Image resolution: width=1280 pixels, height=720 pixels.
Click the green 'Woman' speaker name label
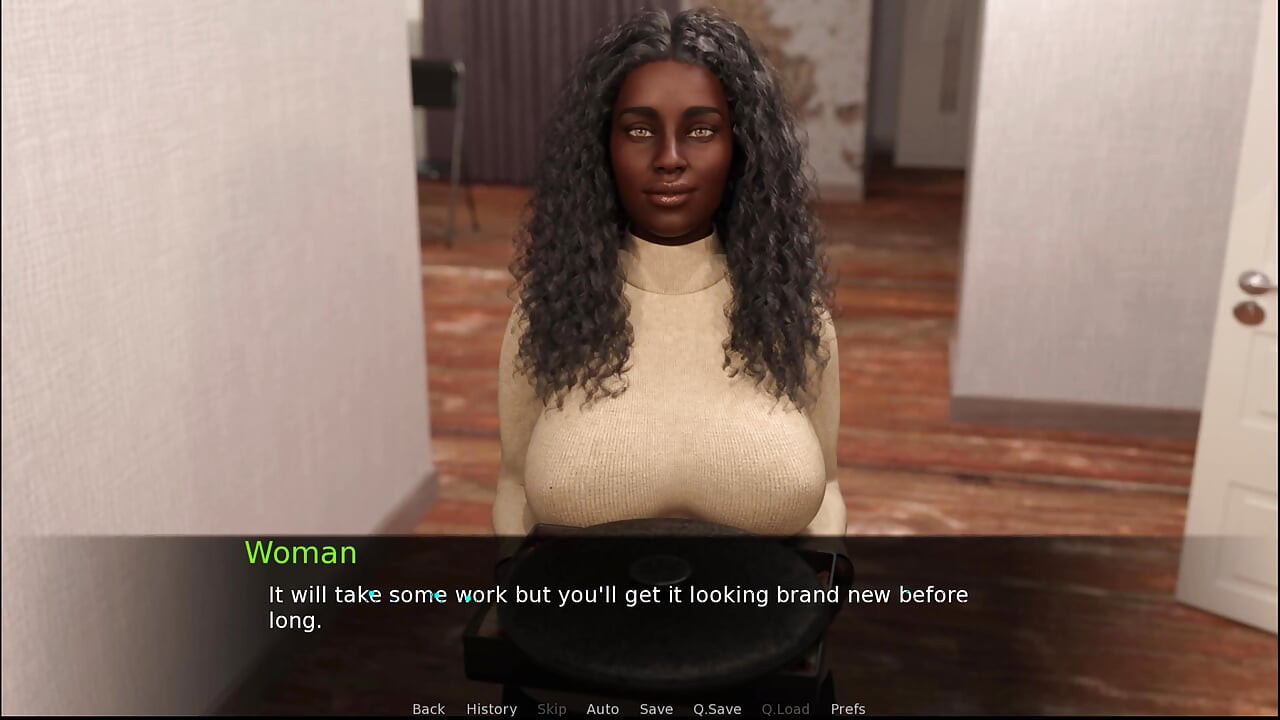(x=300, y=552)
